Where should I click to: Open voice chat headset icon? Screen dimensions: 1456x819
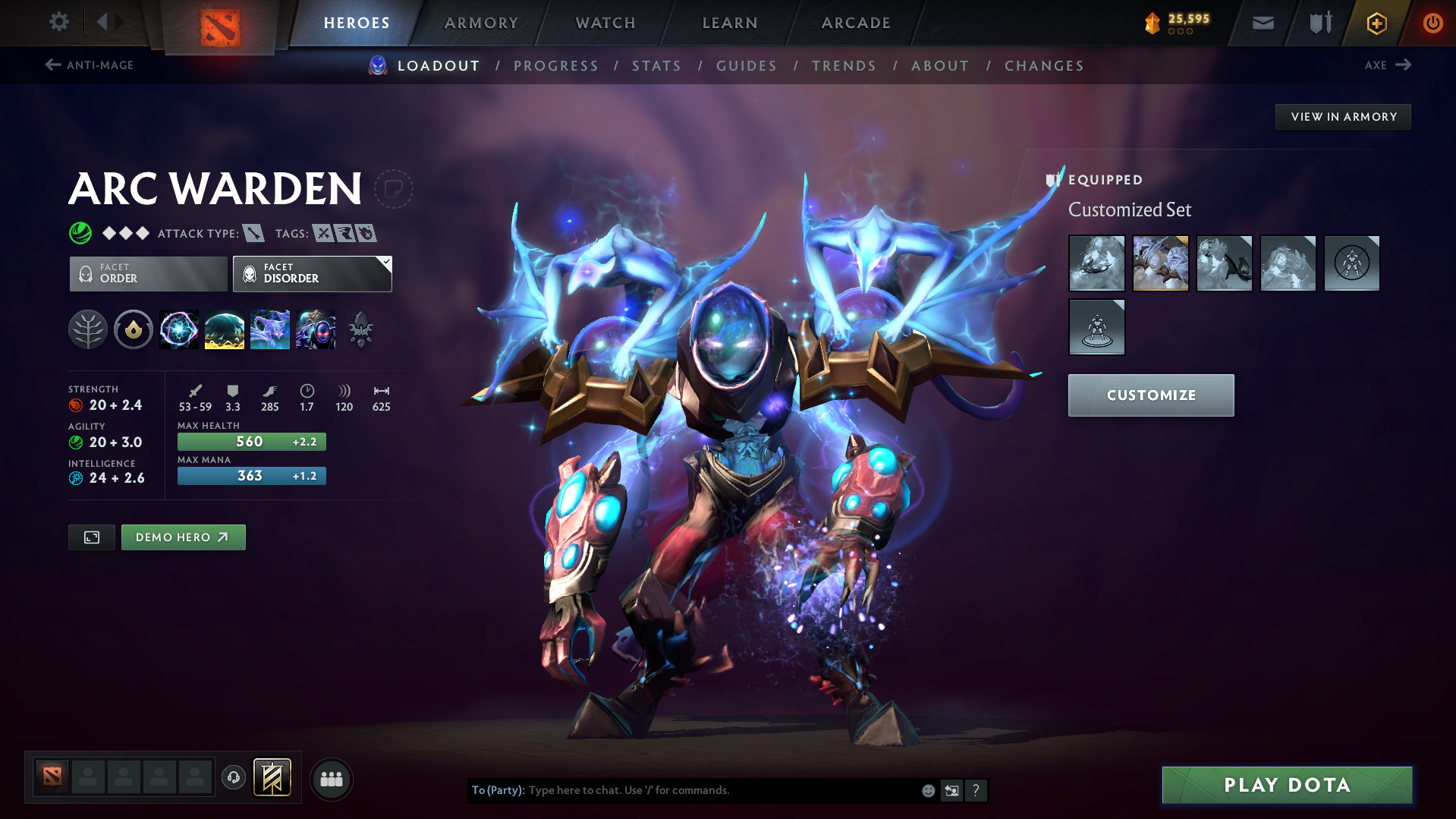point(234,778)
